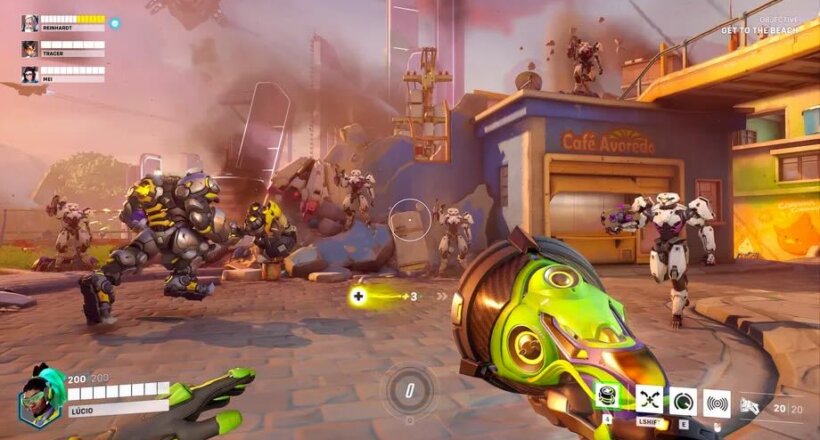The image size is (820, 440).
Task: Select Reinhardt's teammate portrait
Action: pyautogui.click(x=29, y=22)
